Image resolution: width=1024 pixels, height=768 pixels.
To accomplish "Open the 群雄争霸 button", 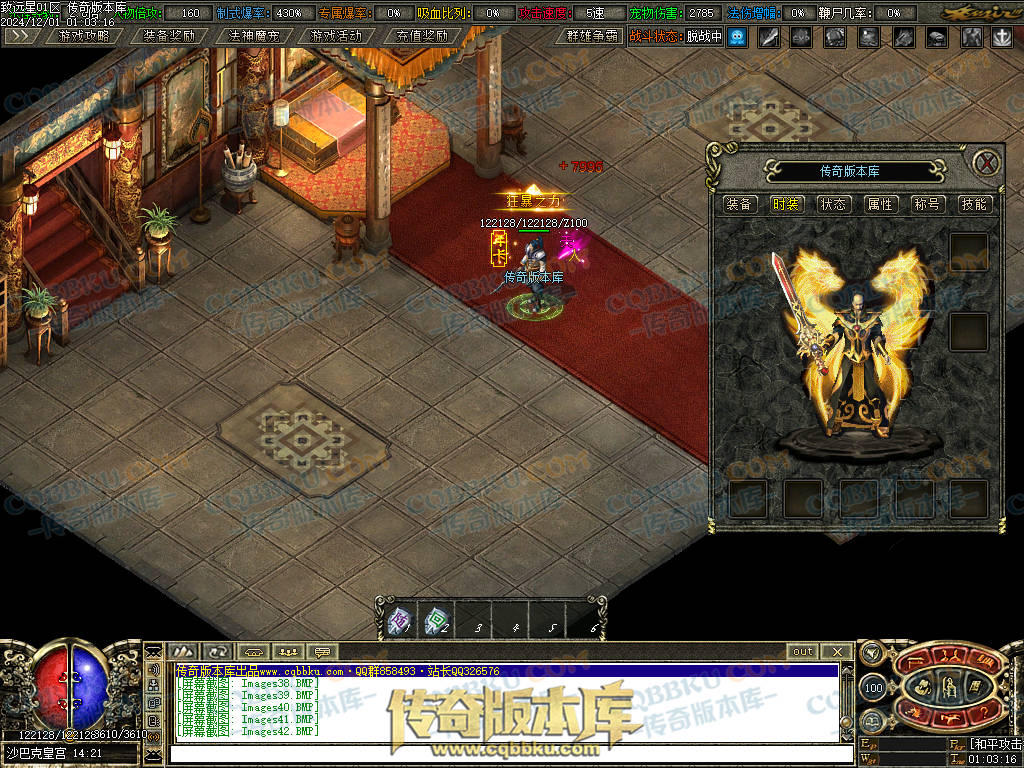I will point(592,36).
